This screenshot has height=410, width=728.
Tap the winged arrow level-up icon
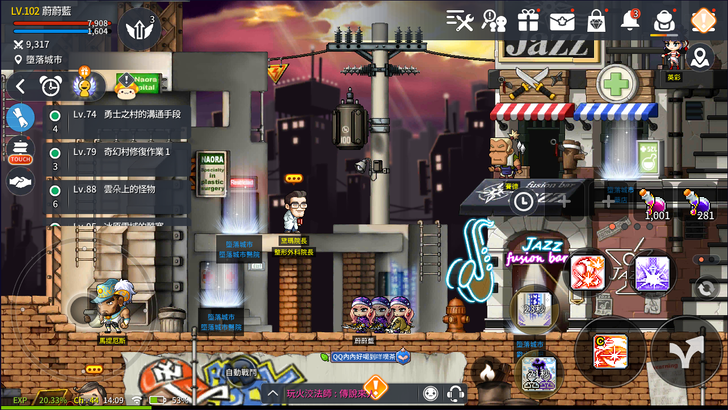(x=139, y=29)
